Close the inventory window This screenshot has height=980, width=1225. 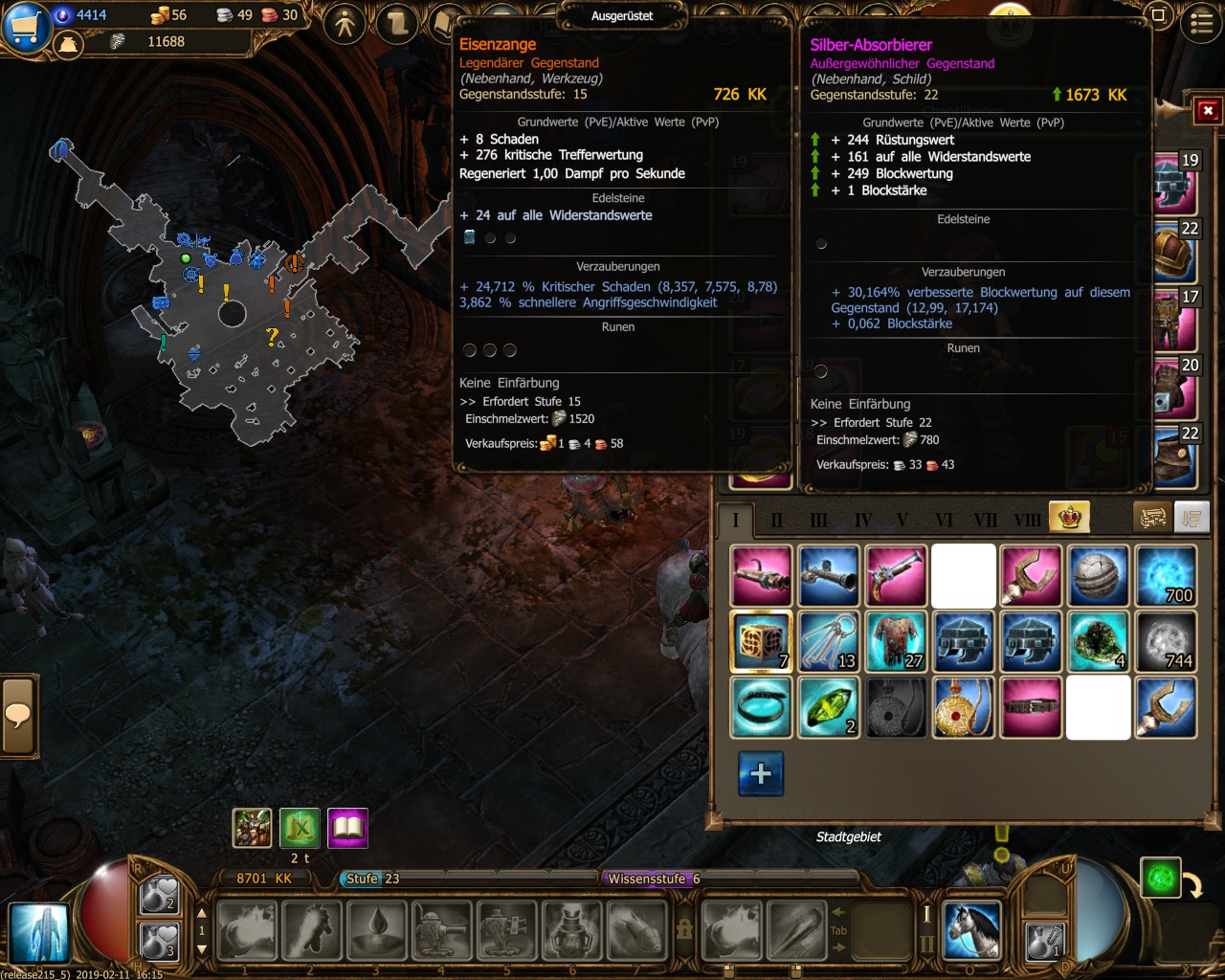point(1208,111)
